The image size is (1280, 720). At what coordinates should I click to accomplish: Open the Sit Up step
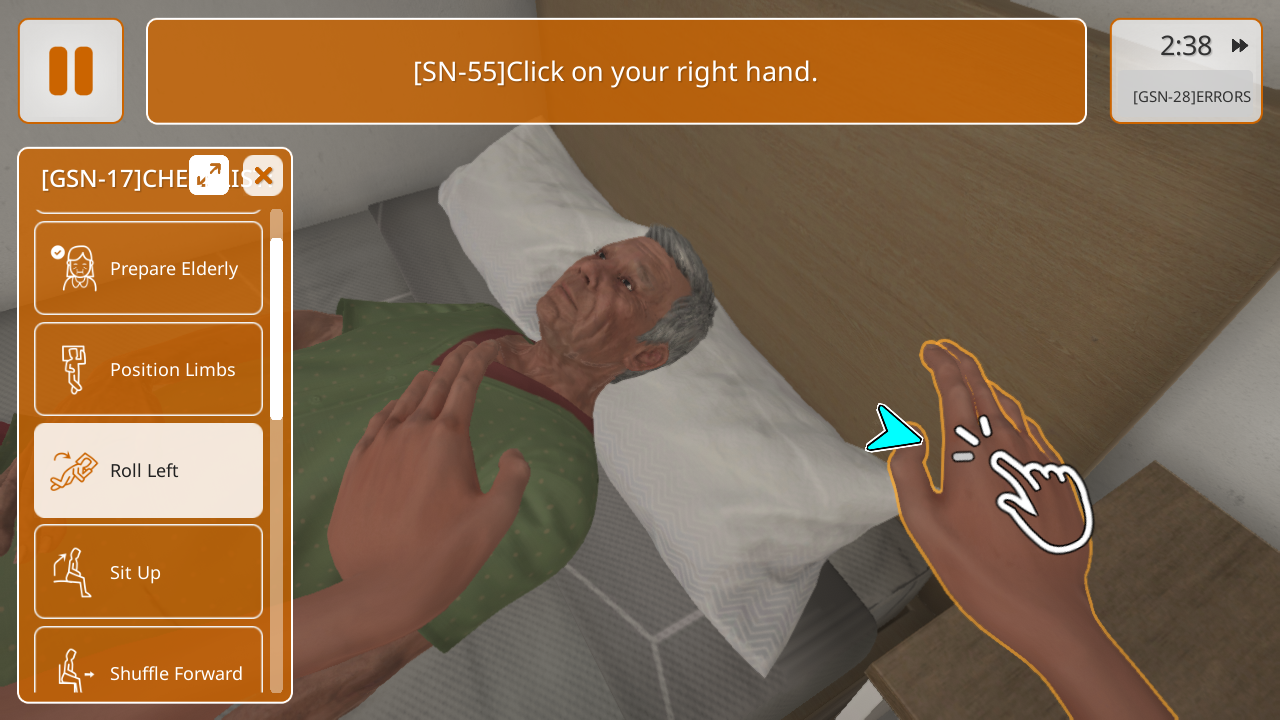click(x=149, y=572)
